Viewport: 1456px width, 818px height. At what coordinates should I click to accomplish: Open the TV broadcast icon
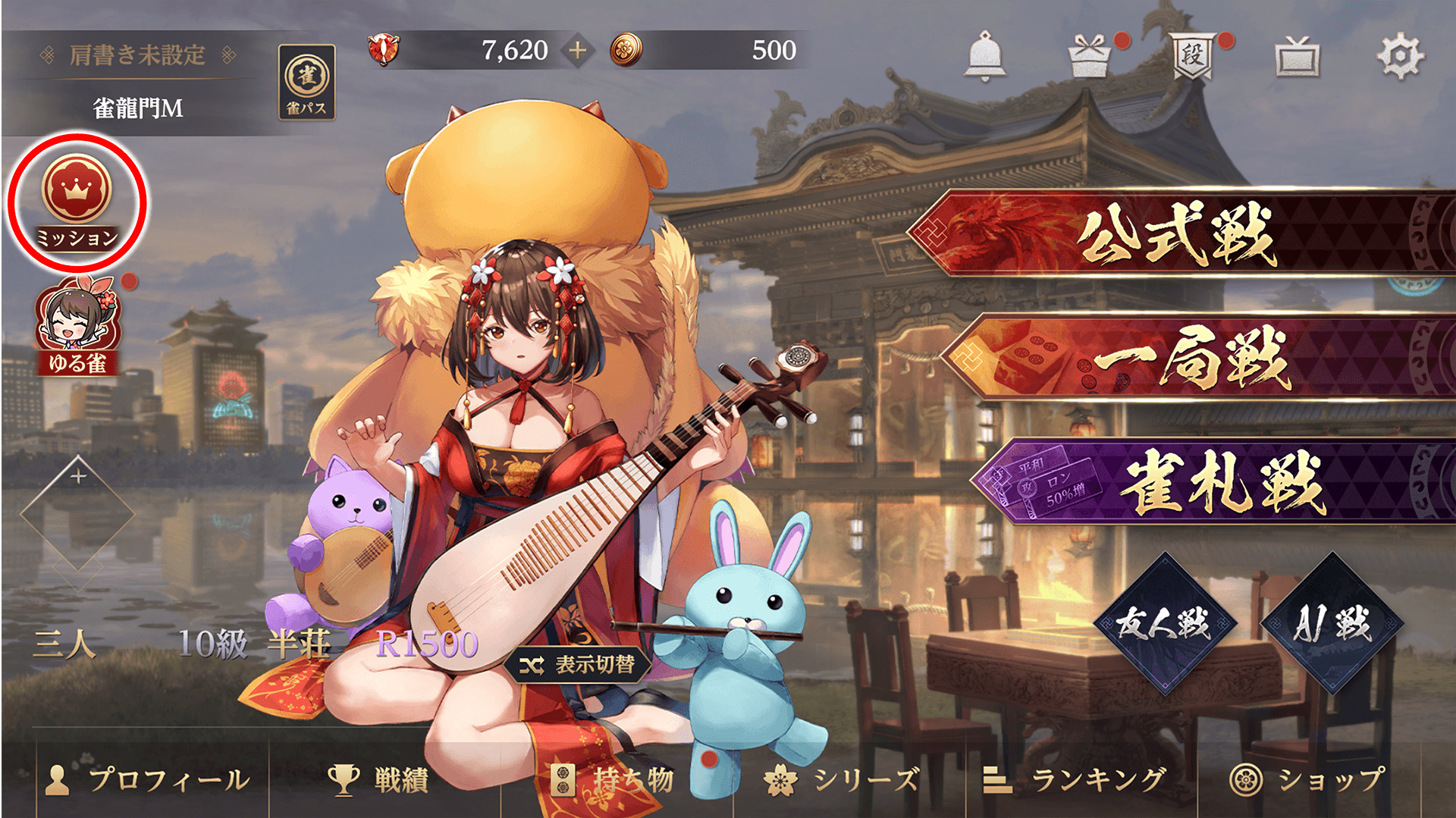pos(1297,57)
